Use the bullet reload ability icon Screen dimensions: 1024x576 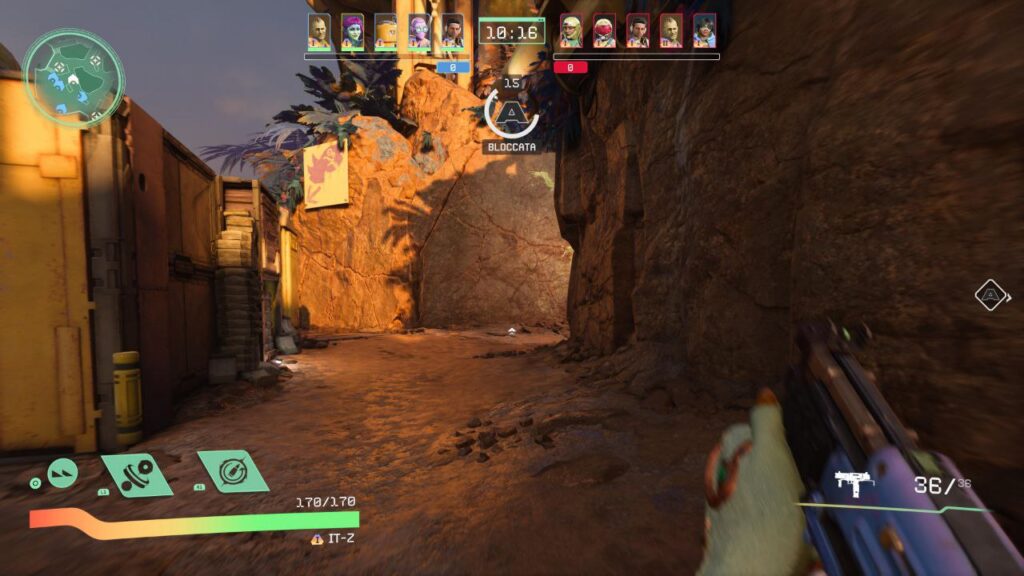pos(233,470)
